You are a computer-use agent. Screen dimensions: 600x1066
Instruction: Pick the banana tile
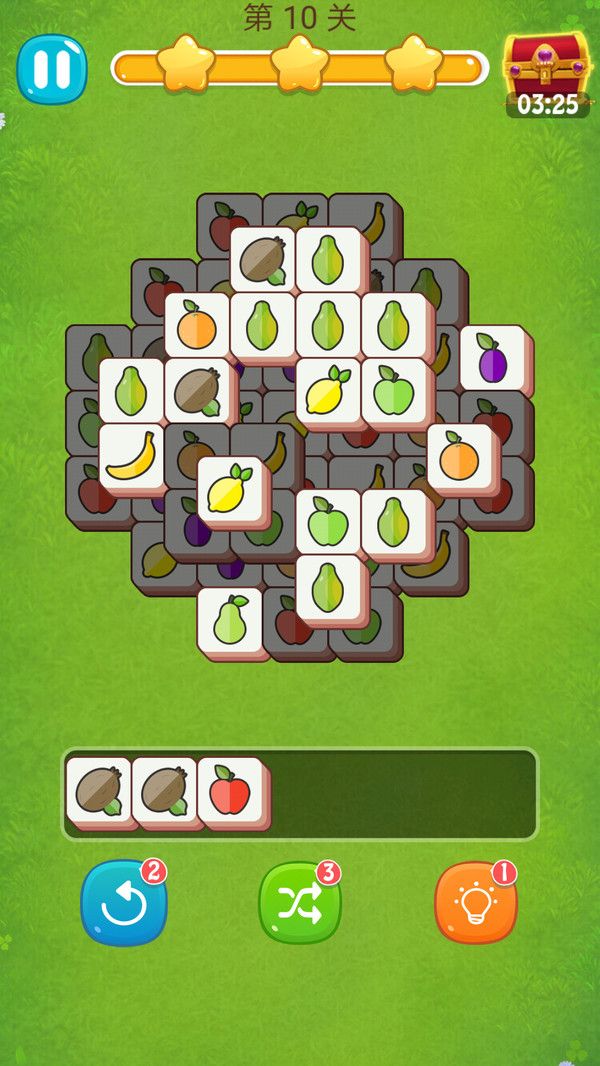click(131, 456)
